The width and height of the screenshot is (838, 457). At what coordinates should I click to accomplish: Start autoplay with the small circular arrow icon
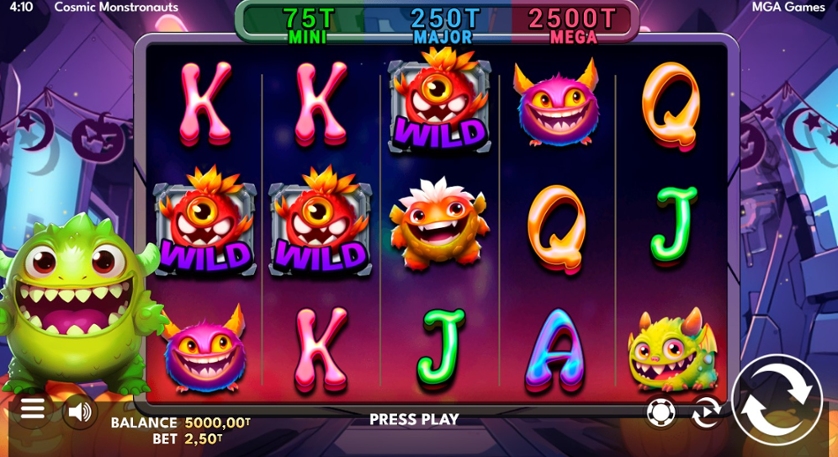707,411
